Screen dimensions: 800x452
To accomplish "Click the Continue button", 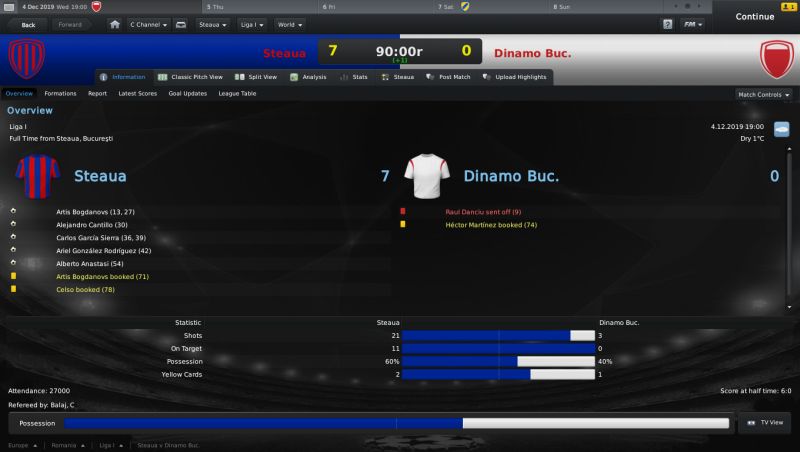I will coord(754,17).
